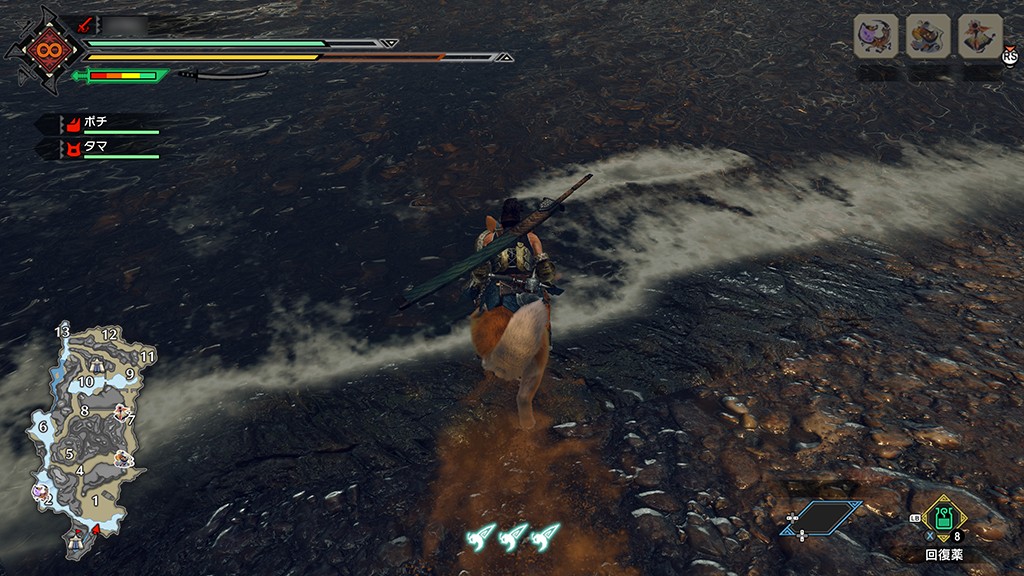Screen dimensions: 1024x576
Task: Click the infinity quest emblem
Action: (46, 49)
